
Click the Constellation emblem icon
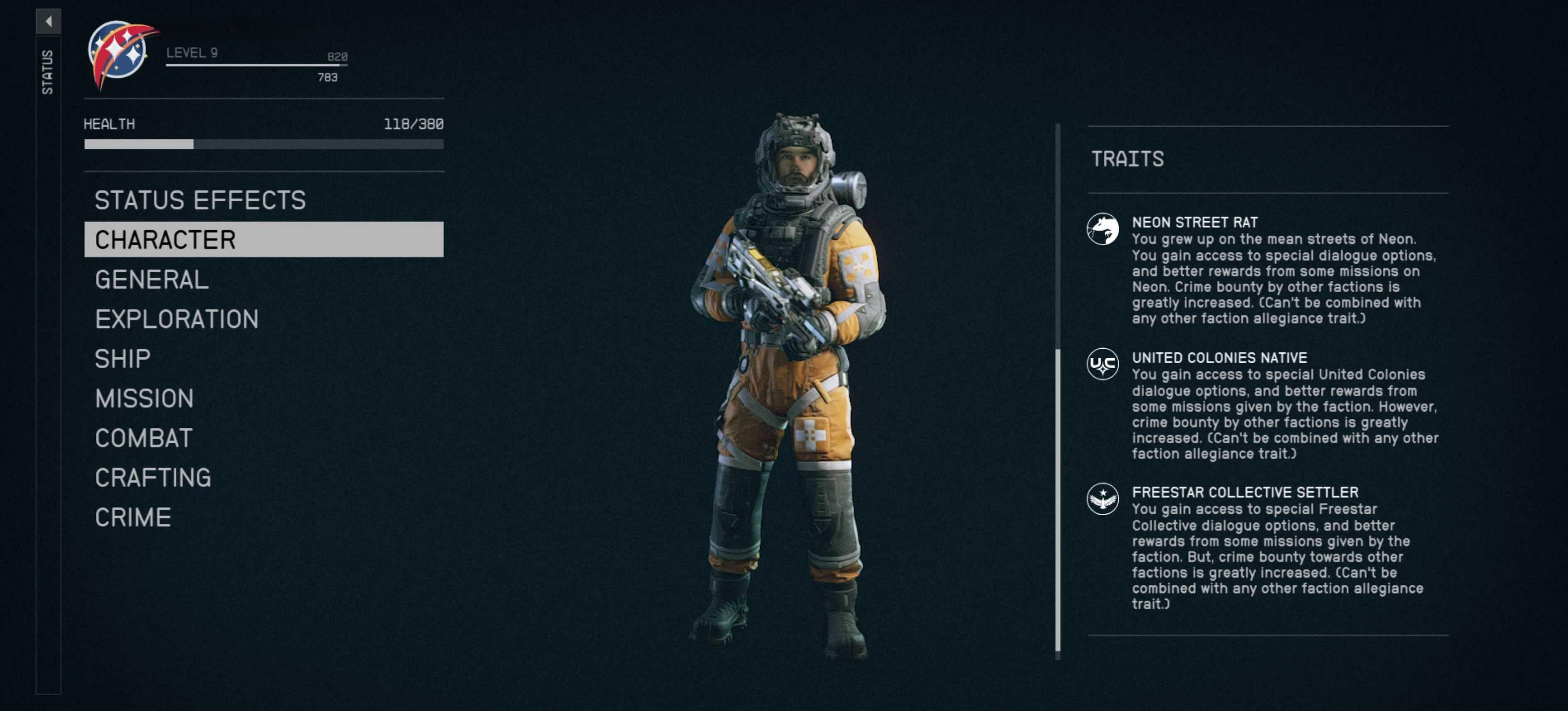[120, 54]
